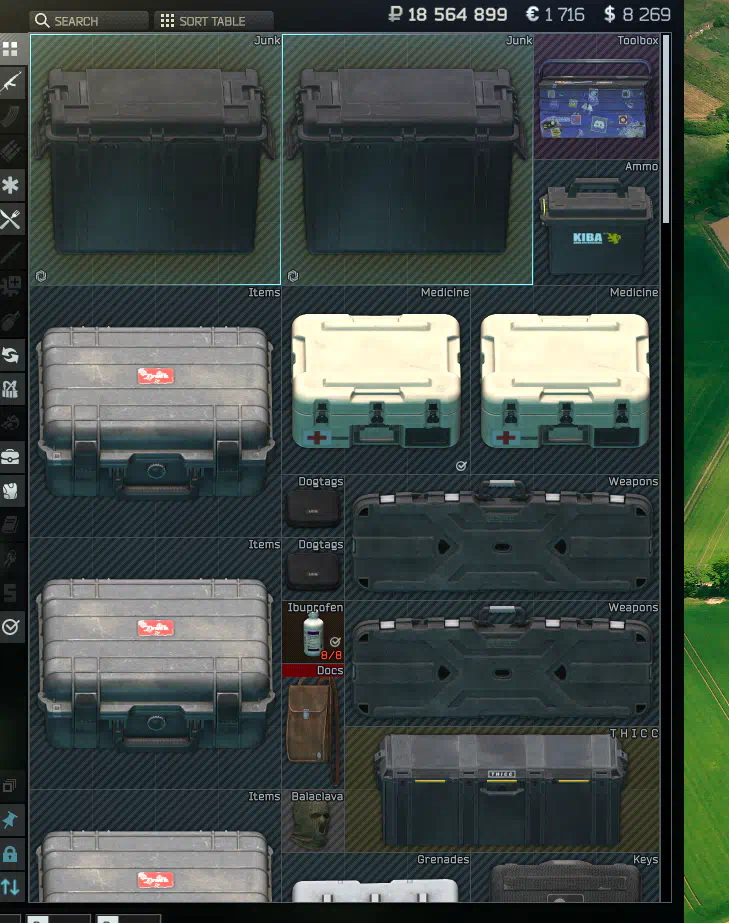Sort the stash with Sort Table

tap(214, 21)
